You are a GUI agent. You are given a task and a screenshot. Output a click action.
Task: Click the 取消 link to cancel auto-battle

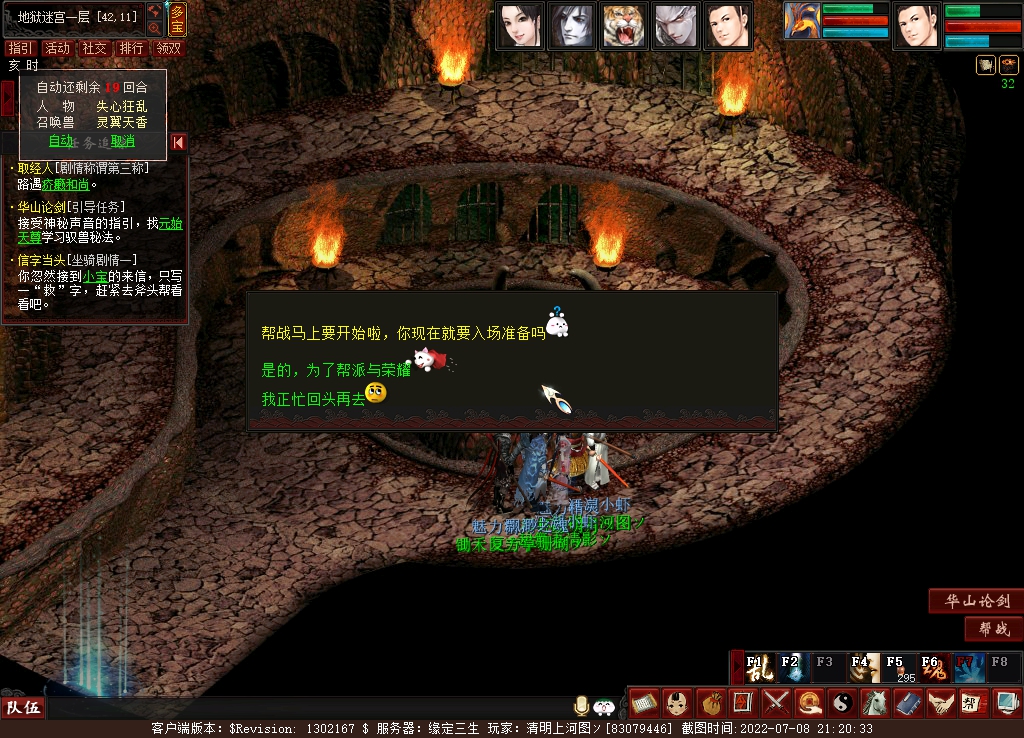point(122,141)
